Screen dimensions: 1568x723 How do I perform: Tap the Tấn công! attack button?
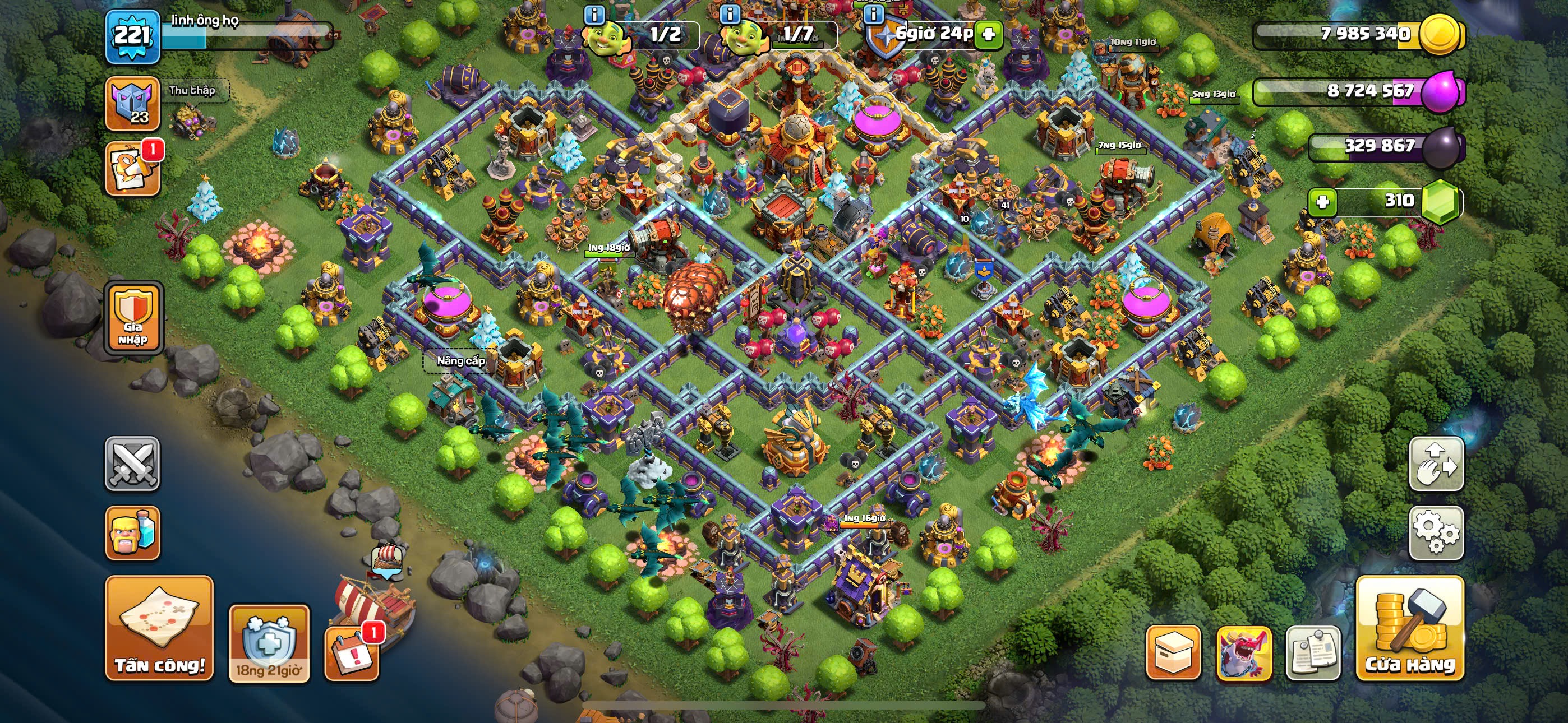[x=159, y=628]
